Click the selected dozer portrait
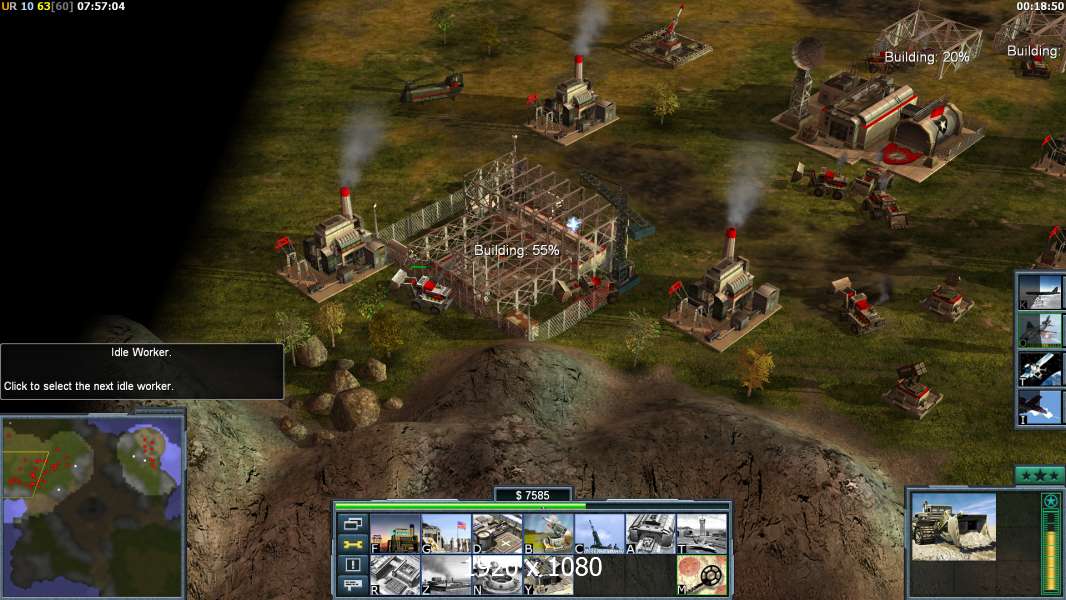1066x600 pixels. 953,526
